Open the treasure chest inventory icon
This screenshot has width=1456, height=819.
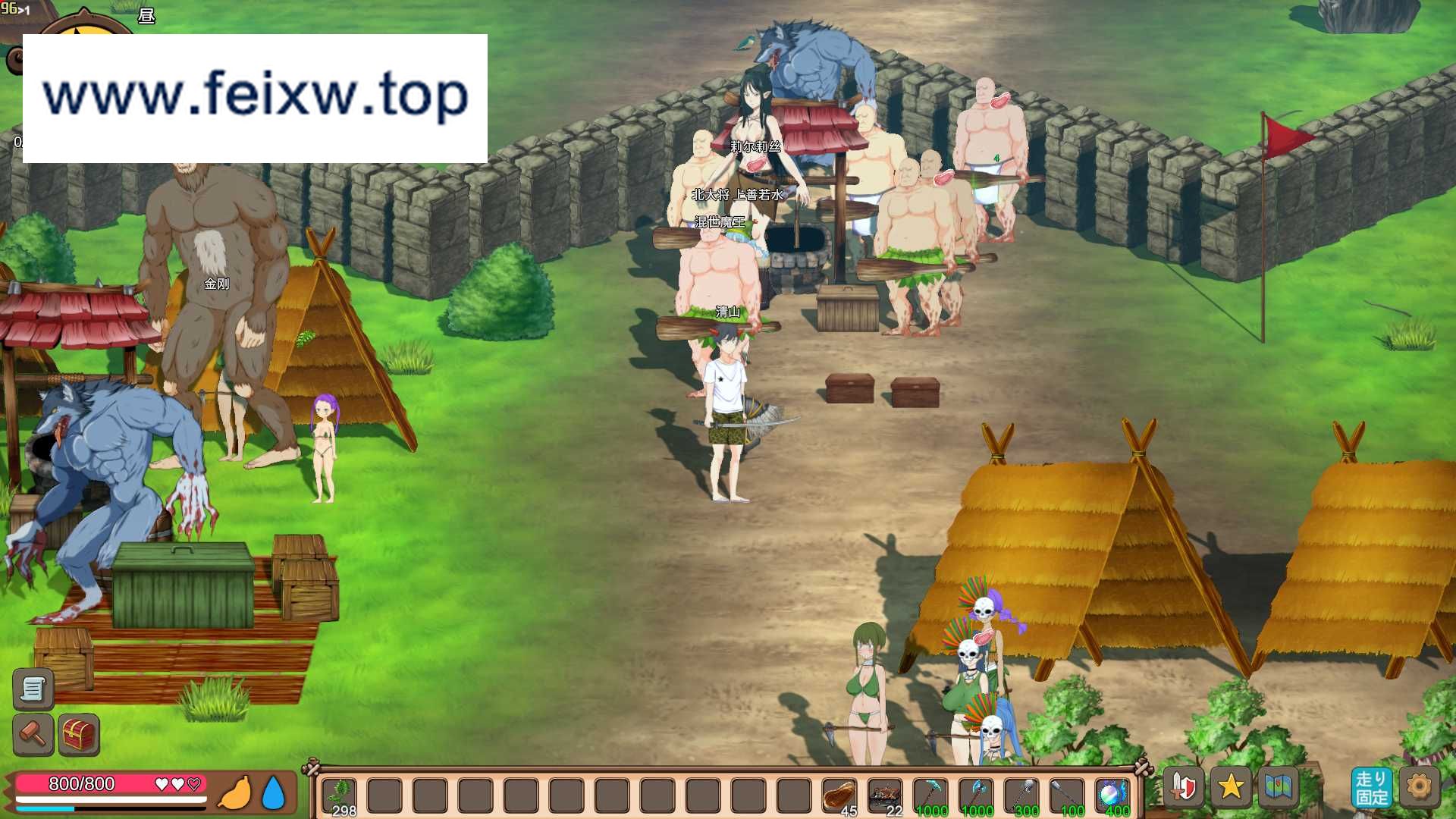[x=78, y=734]
